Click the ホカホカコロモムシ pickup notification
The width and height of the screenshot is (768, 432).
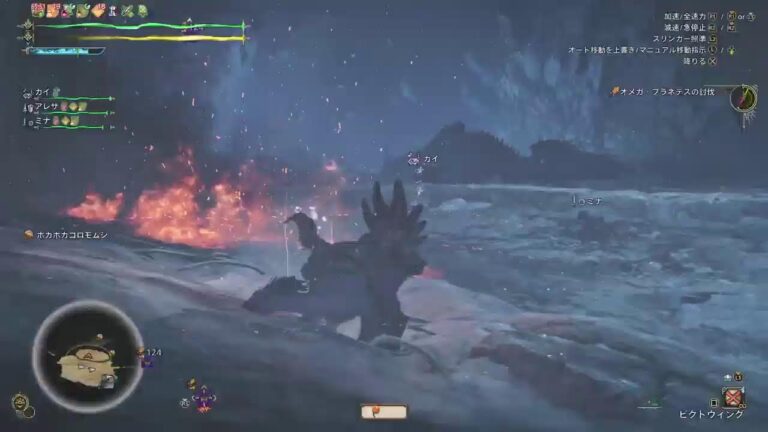tap(72, 234)
